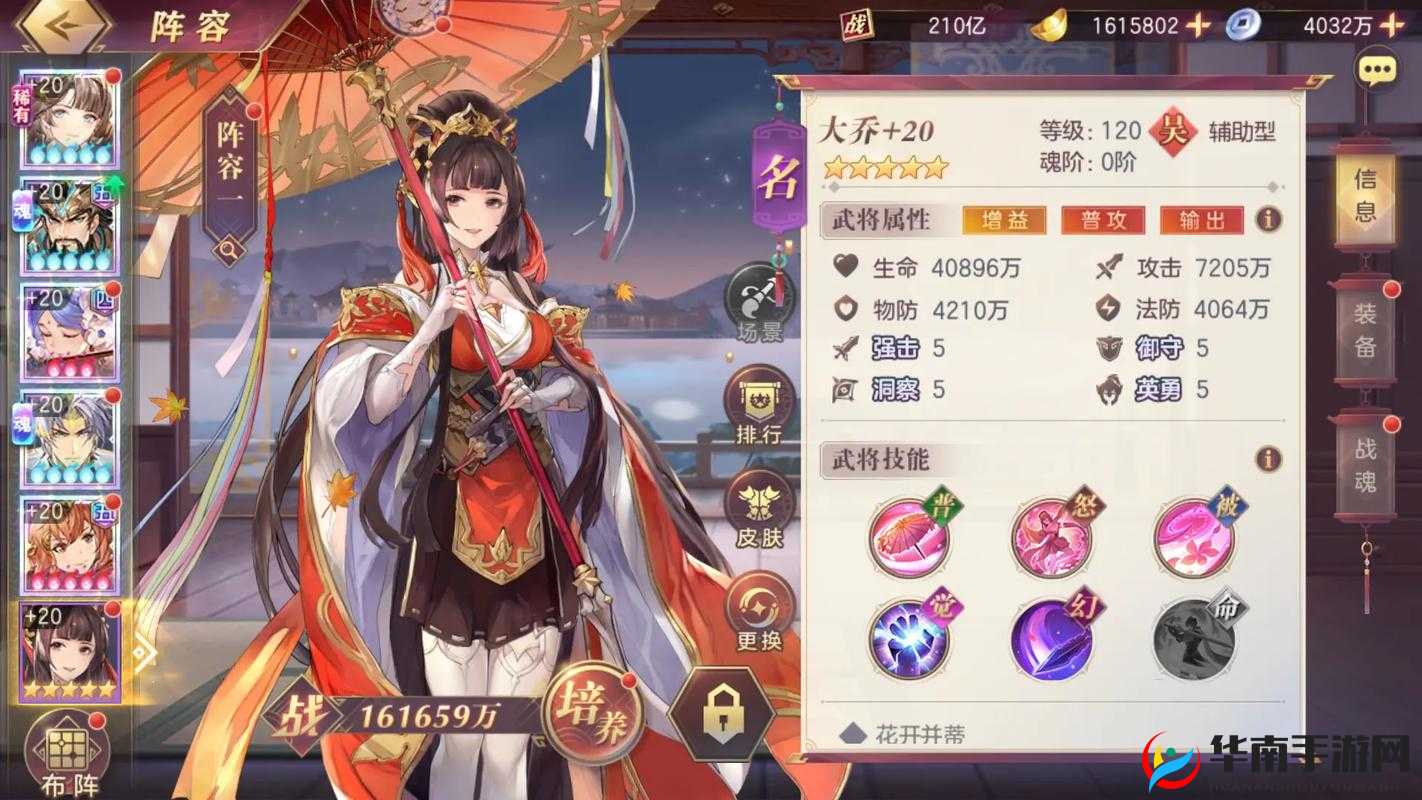The height and width of the screenshot is (800, 1422).
Task: Expand the 武将技能 info icon
Action: (x=1267, y=460)
